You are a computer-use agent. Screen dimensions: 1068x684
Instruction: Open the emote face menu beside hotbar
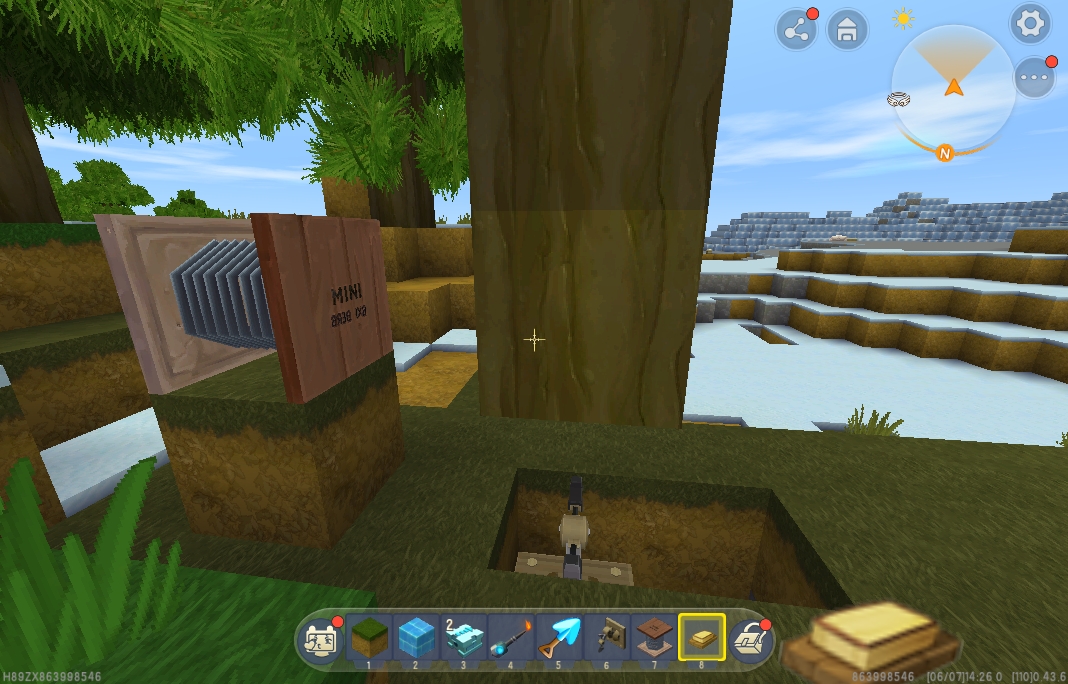pyautogui.click(x=322, y=640)
